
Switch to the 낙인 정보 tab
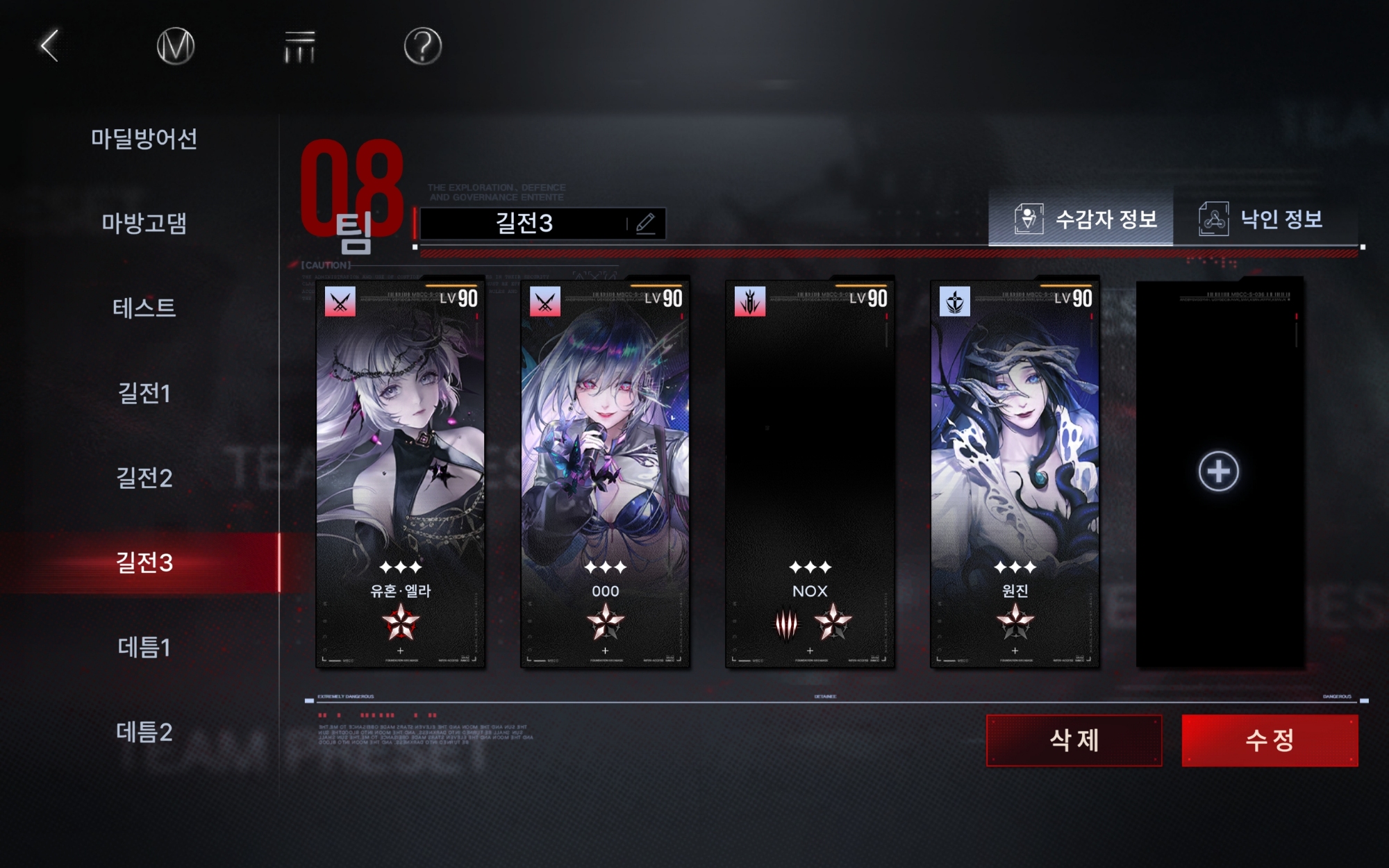coord(1263,219)
